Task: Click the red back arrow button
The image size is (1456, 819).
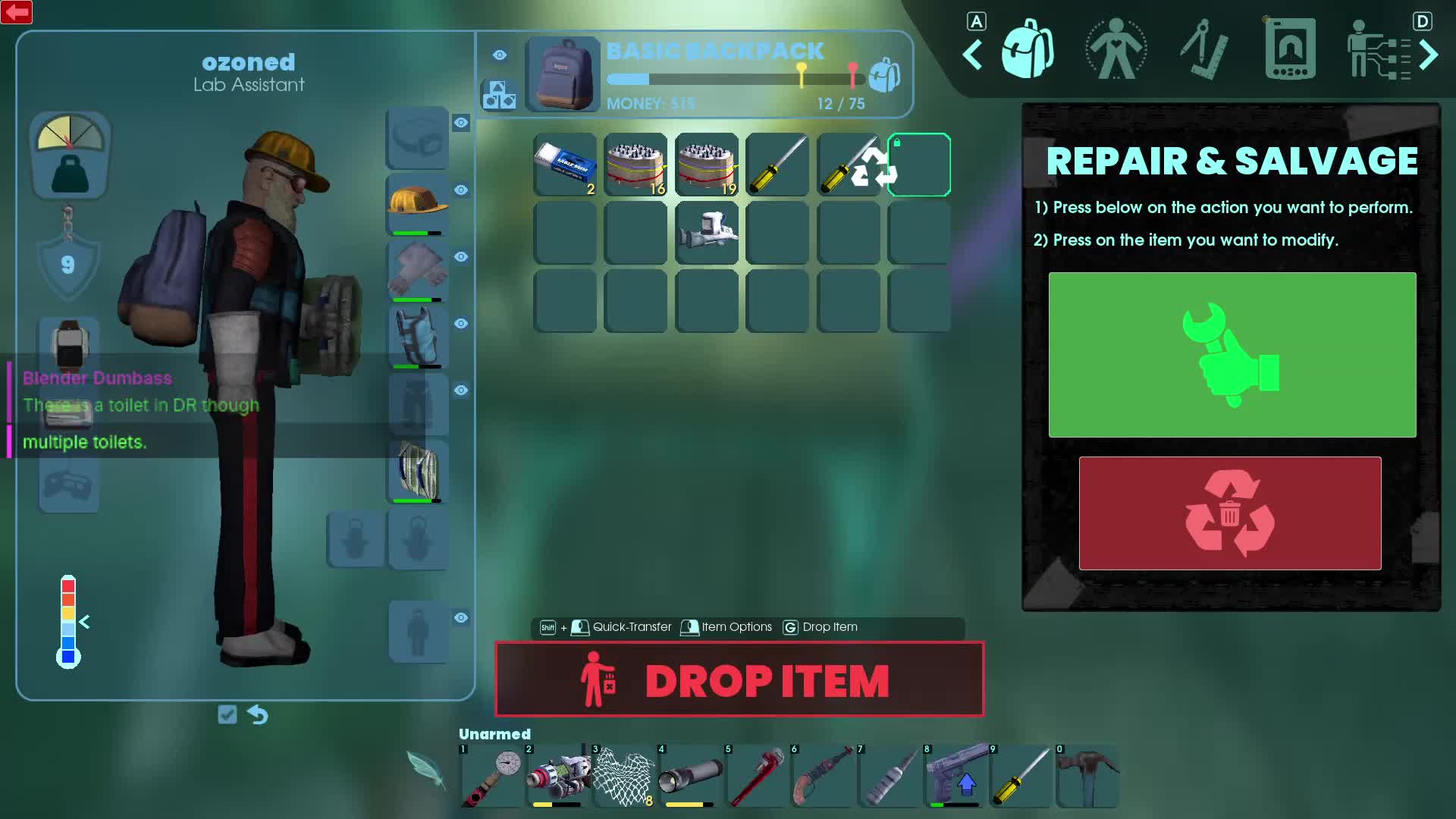Action: (17, 12)
